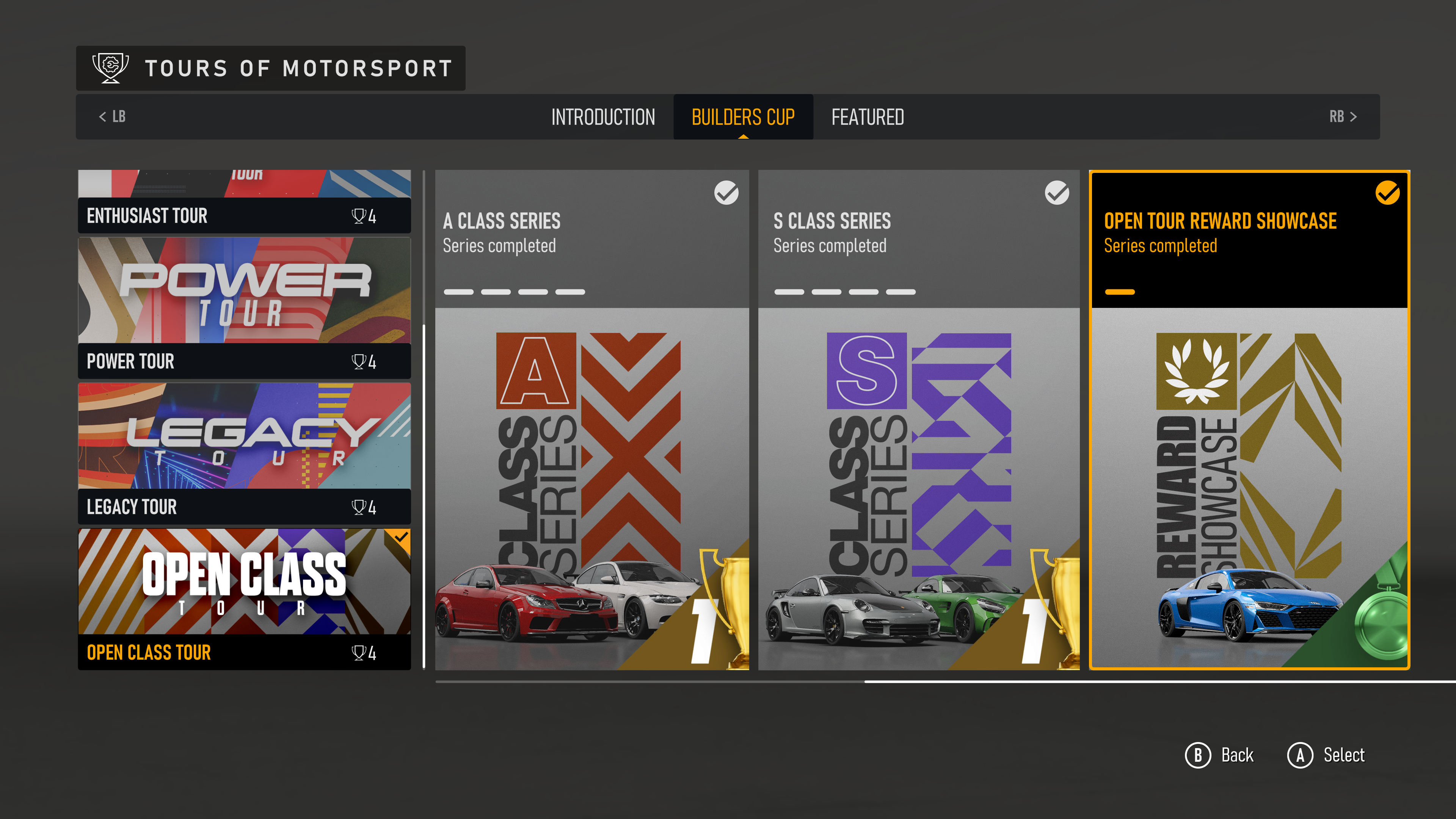Pick the Open Class Tour entry
The image size is (1456, 819).
tap(244, 599)
